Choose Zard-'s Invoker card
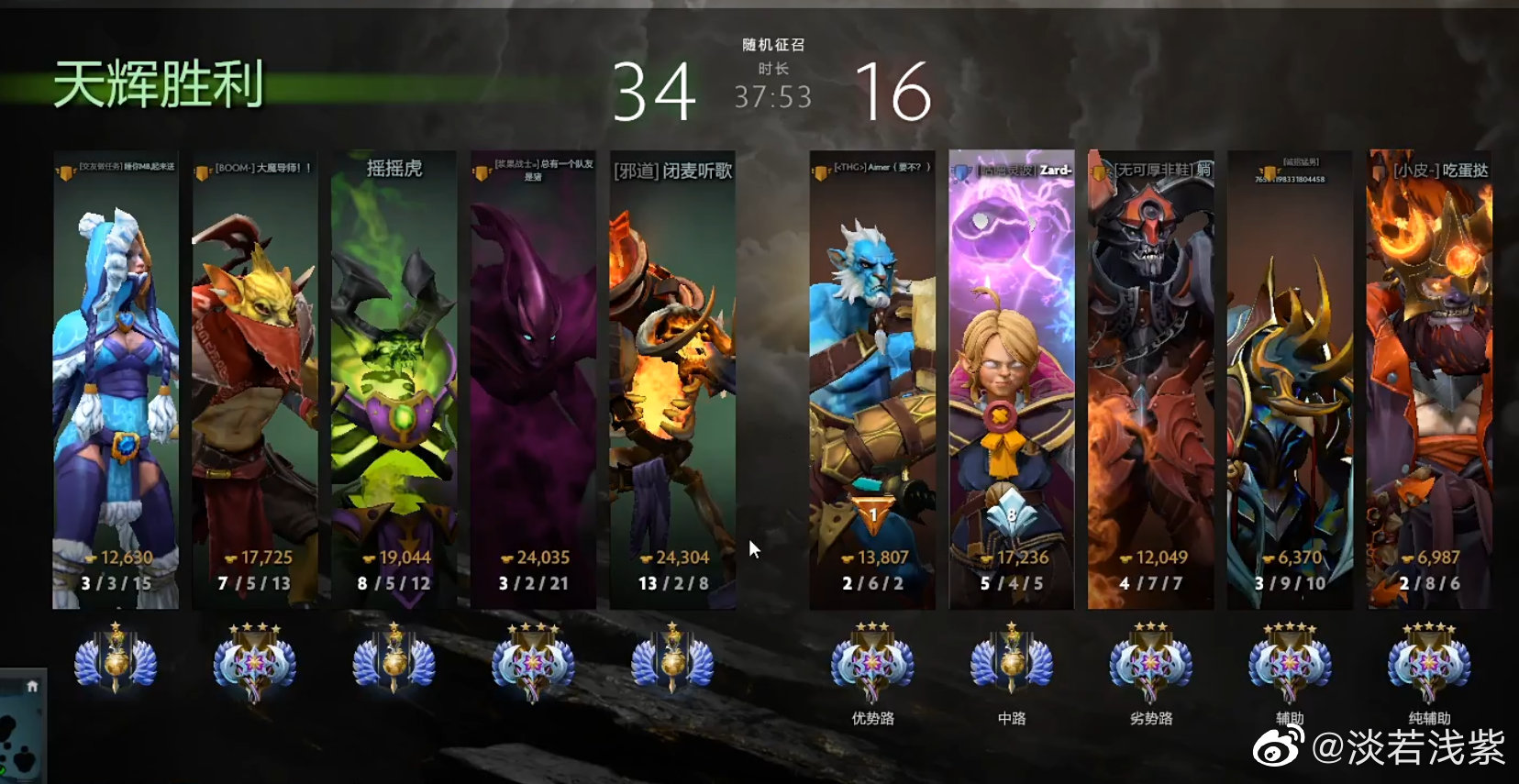 (x=1011, y=380)
